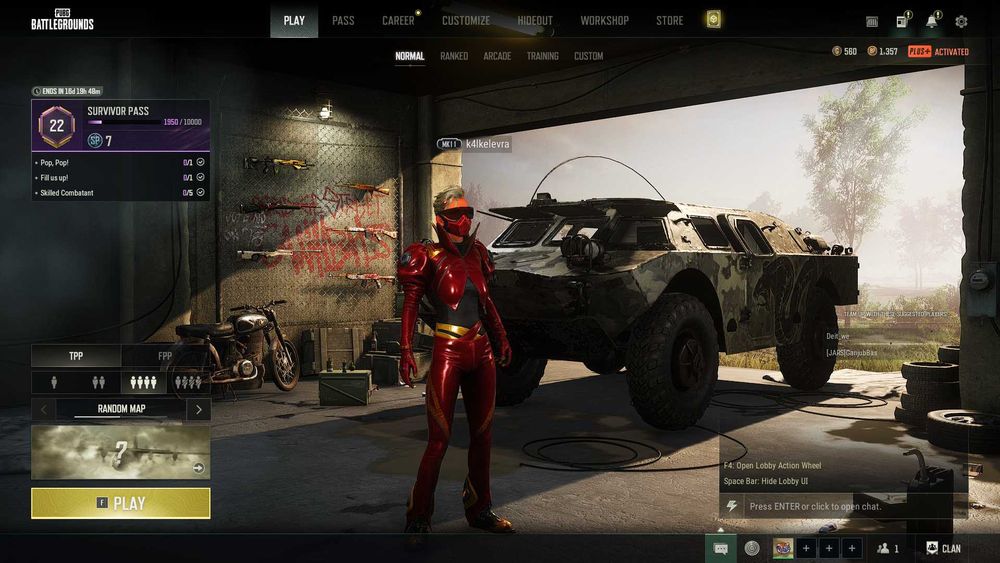Switch to the Custom match tab
The width and height of the screenshot is (1000, 563).
pos(588,56)
